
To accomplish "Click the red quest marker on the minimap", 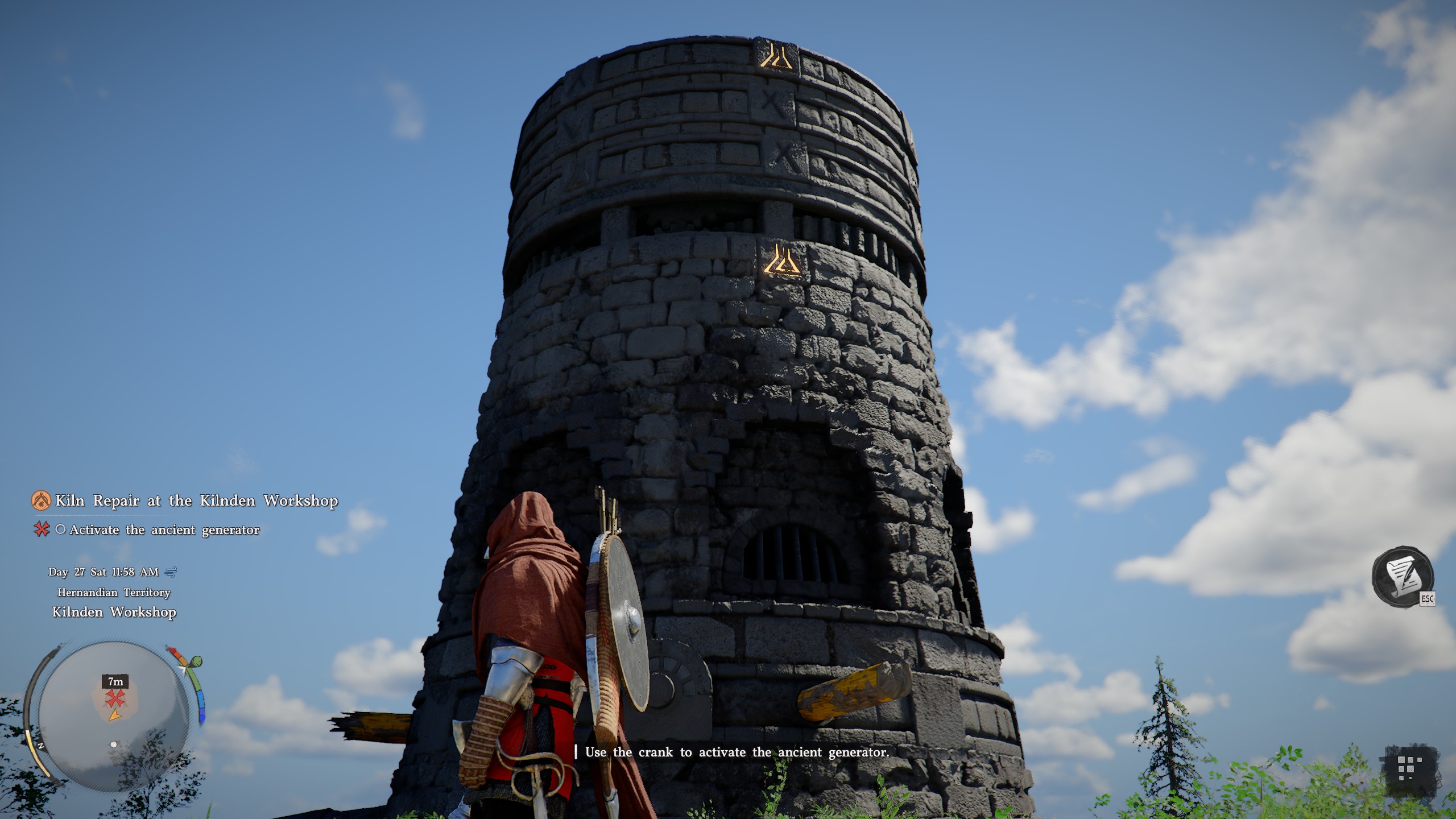I will pos(115,697).
